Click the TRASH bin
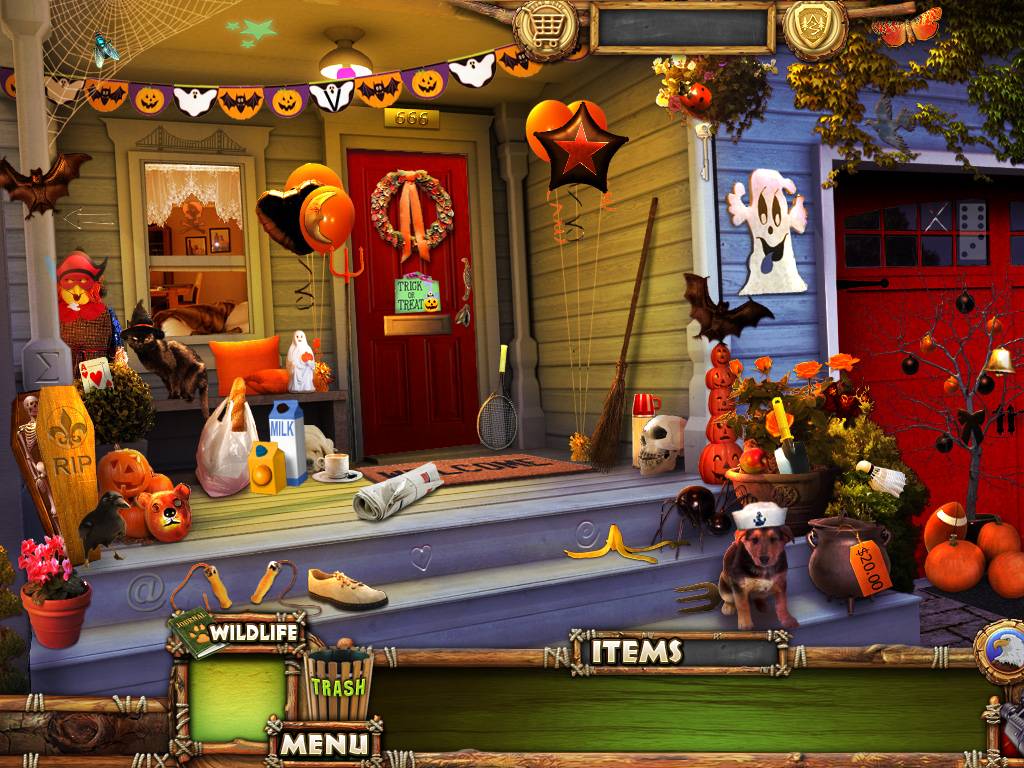 [x=338, y=684]
